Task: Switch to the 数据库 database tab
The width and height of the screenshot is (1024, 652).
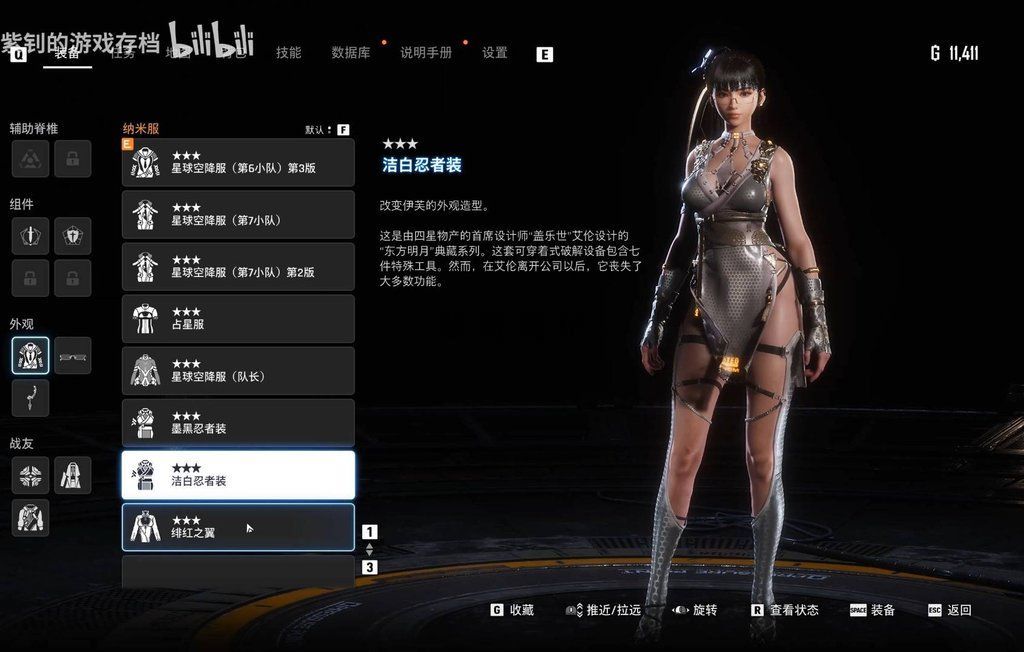Action: (350, 53)
